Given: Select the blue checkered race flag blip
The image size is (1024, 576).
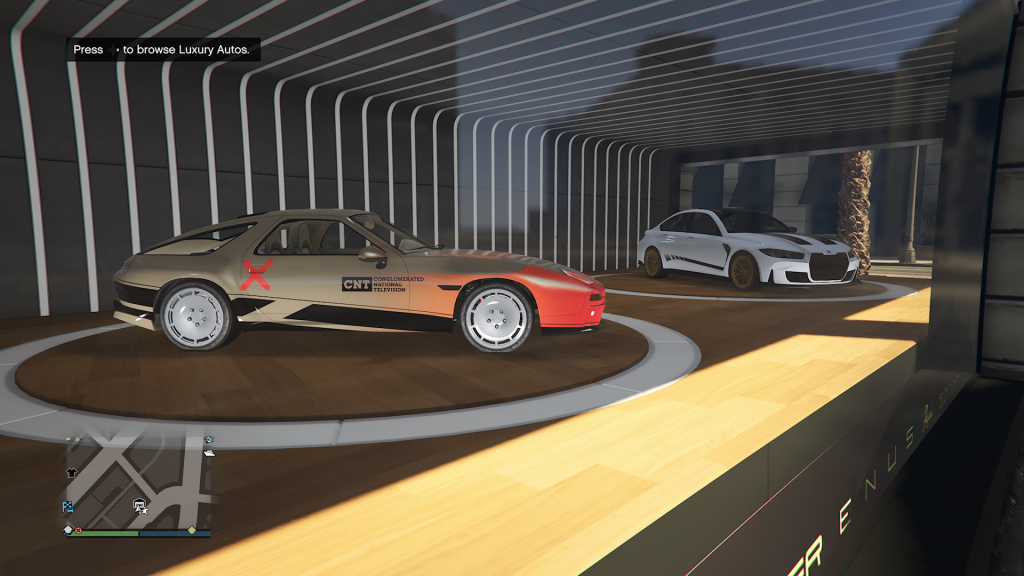Looking at the screenshot, I should (68, 507).
